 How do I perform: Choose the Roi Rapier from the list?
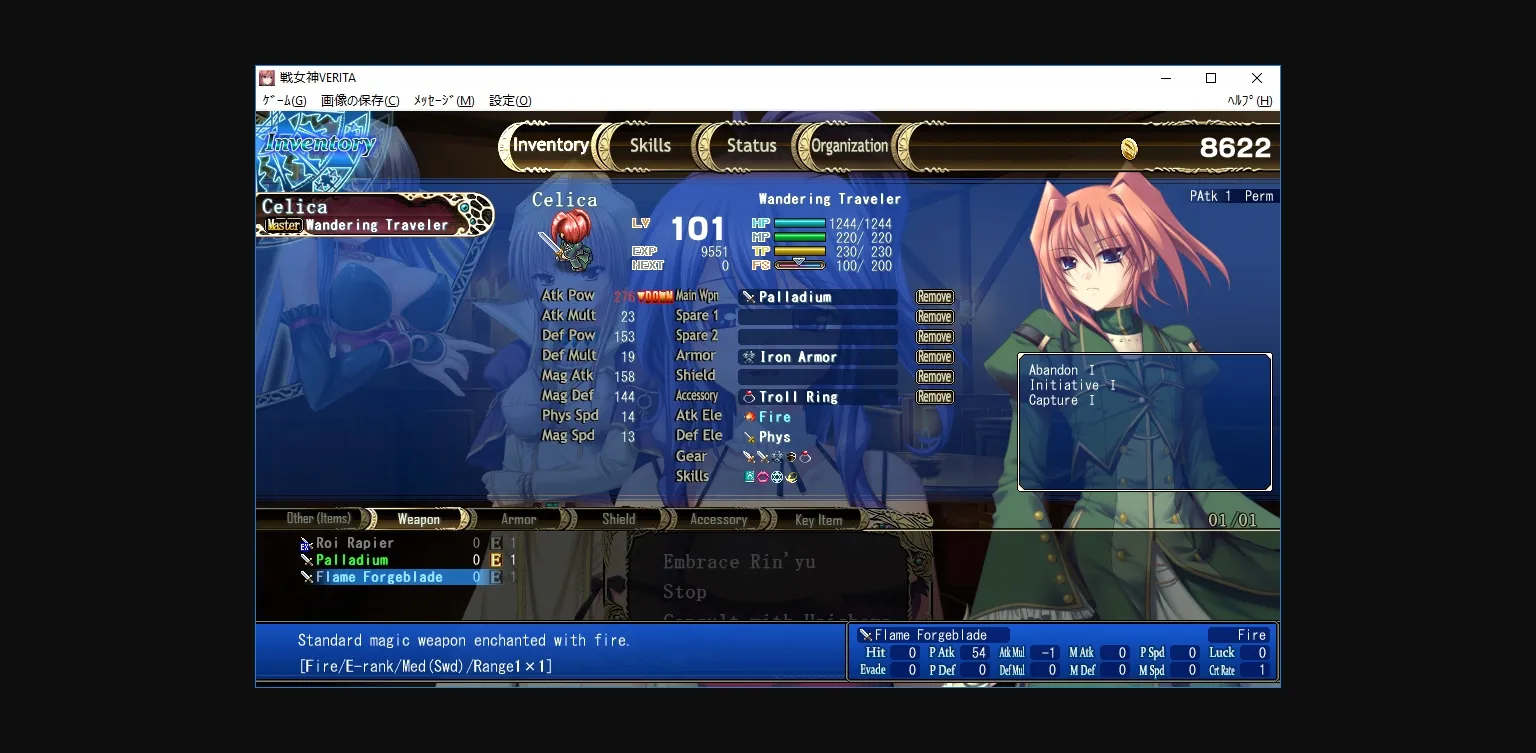(x=355, y=543)
